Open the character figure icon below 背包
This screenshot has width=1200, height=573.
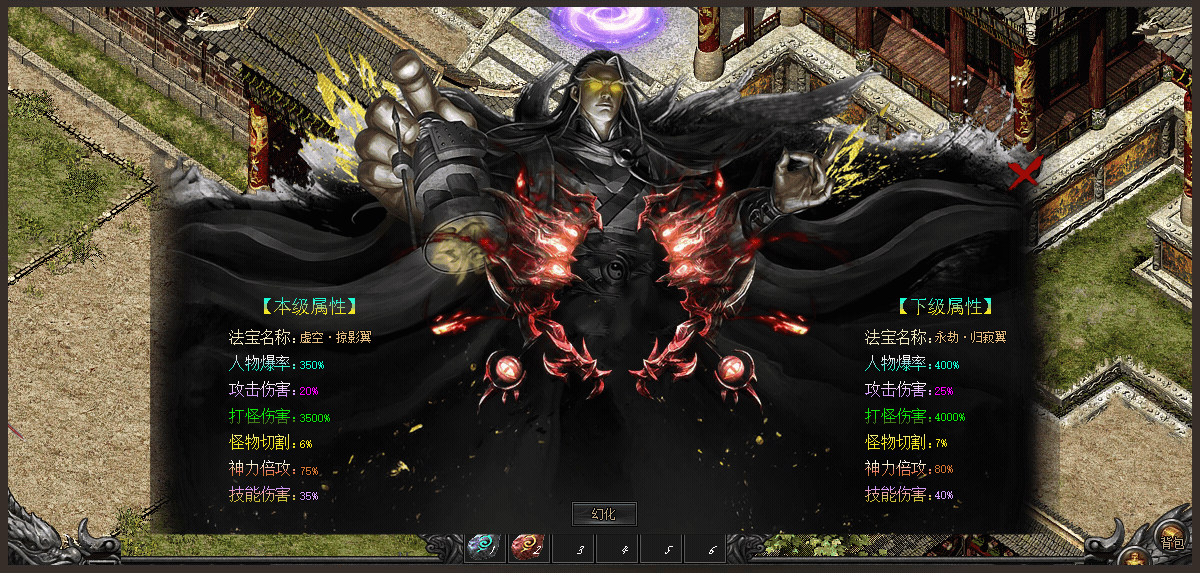coord(1134,558)
